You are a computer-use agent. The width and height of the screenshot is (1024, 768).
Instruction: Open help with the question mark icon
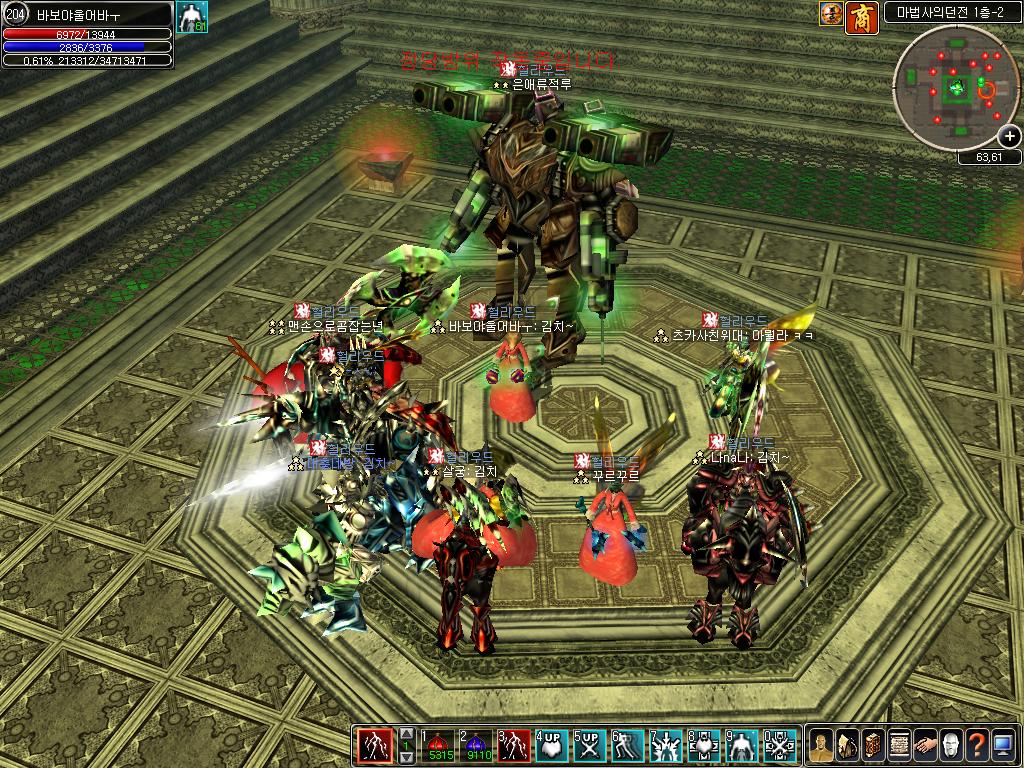pyautogui.click(x=977, y=746)
